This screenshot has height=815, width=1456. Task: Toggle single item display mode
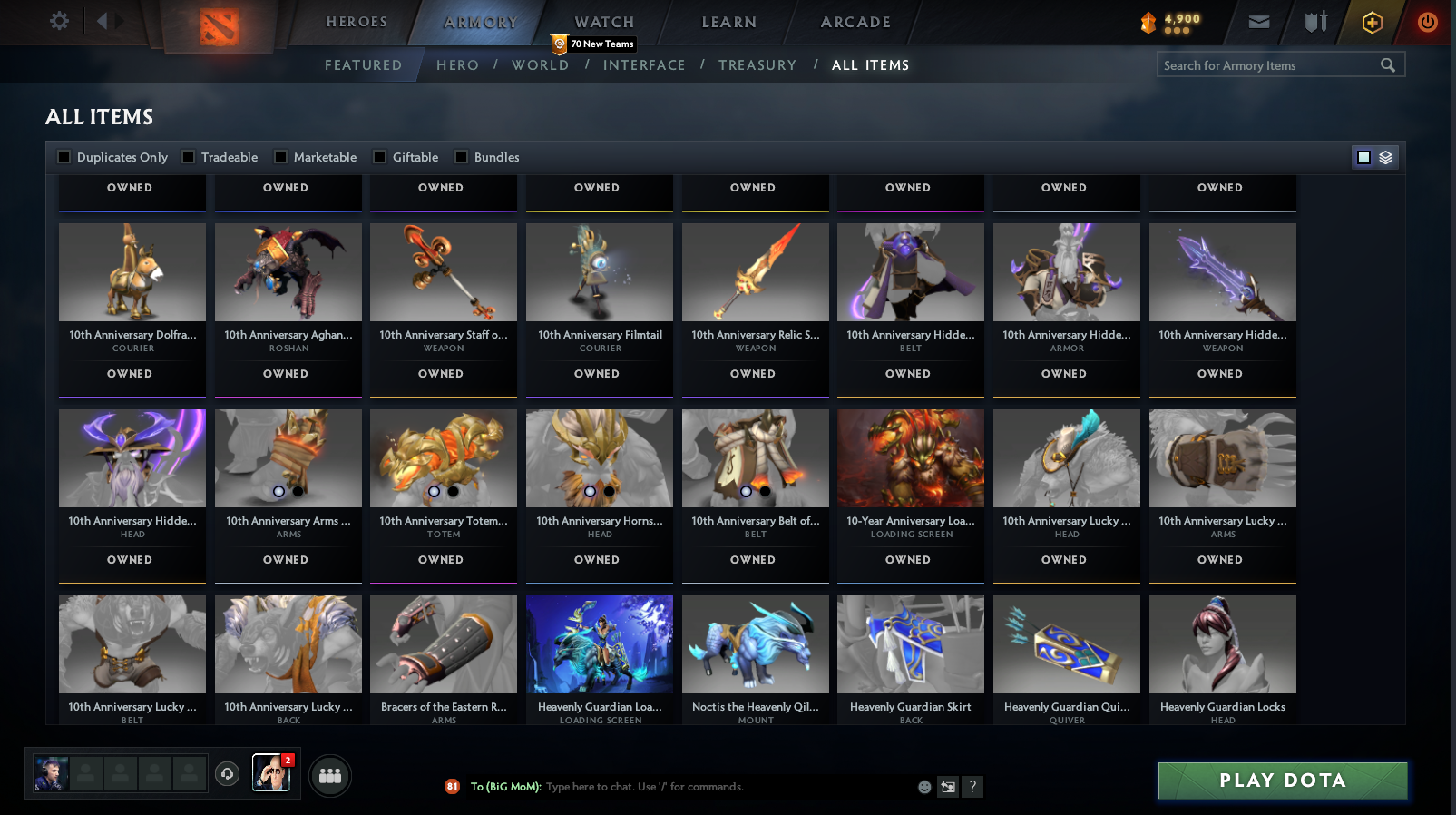(1363, 156)
